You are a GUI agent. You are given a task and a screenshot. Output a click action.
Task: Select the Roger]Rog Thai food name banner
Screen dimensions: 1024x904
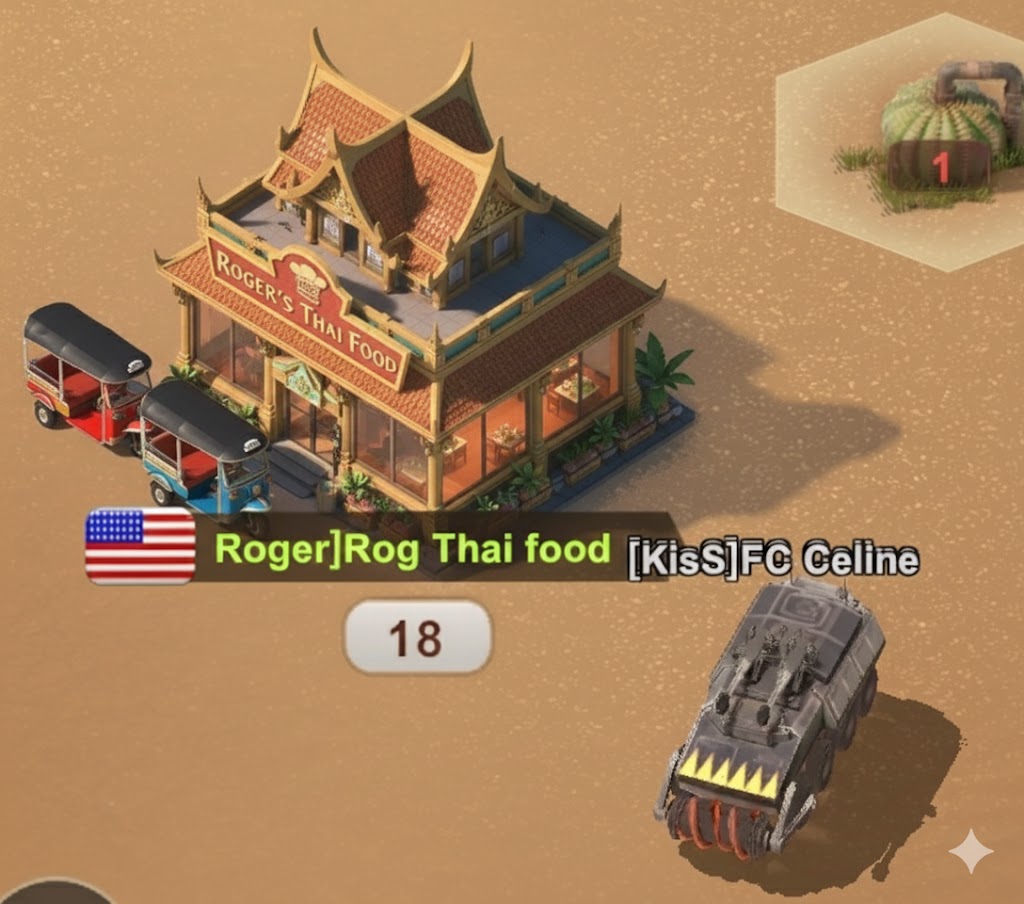pyautogui.click(x=412, y=550)
